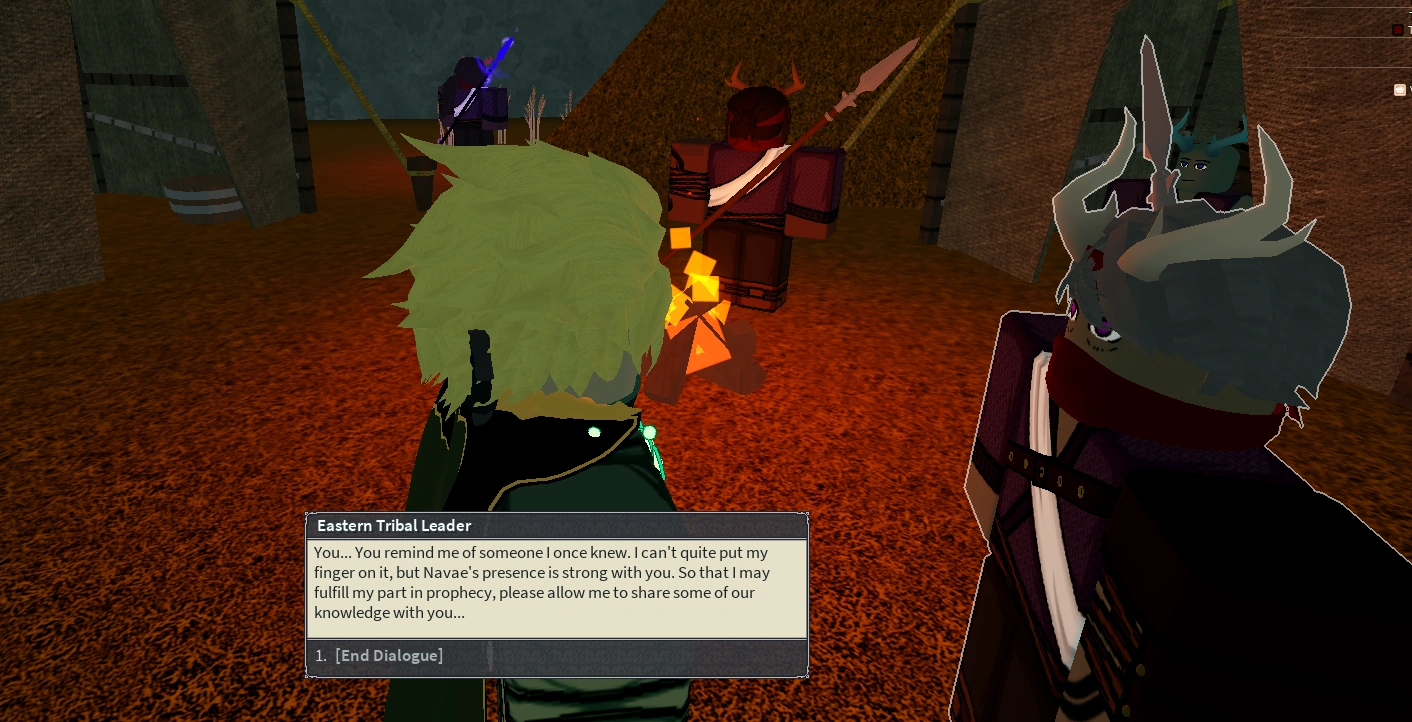
Task: Click the glowing teal gem on the player's back
Action: [648, 432]
